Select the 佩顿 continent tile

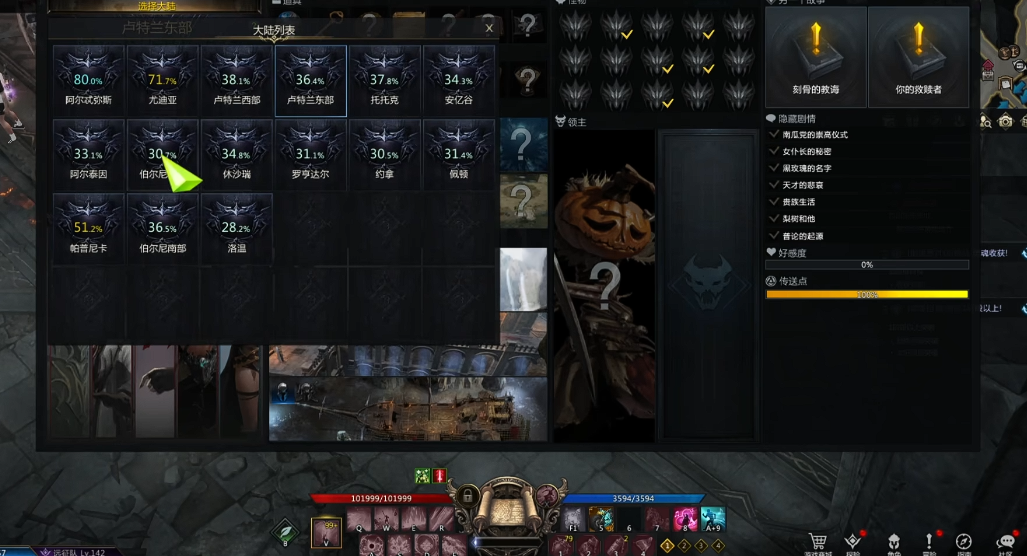click(459, 154)
